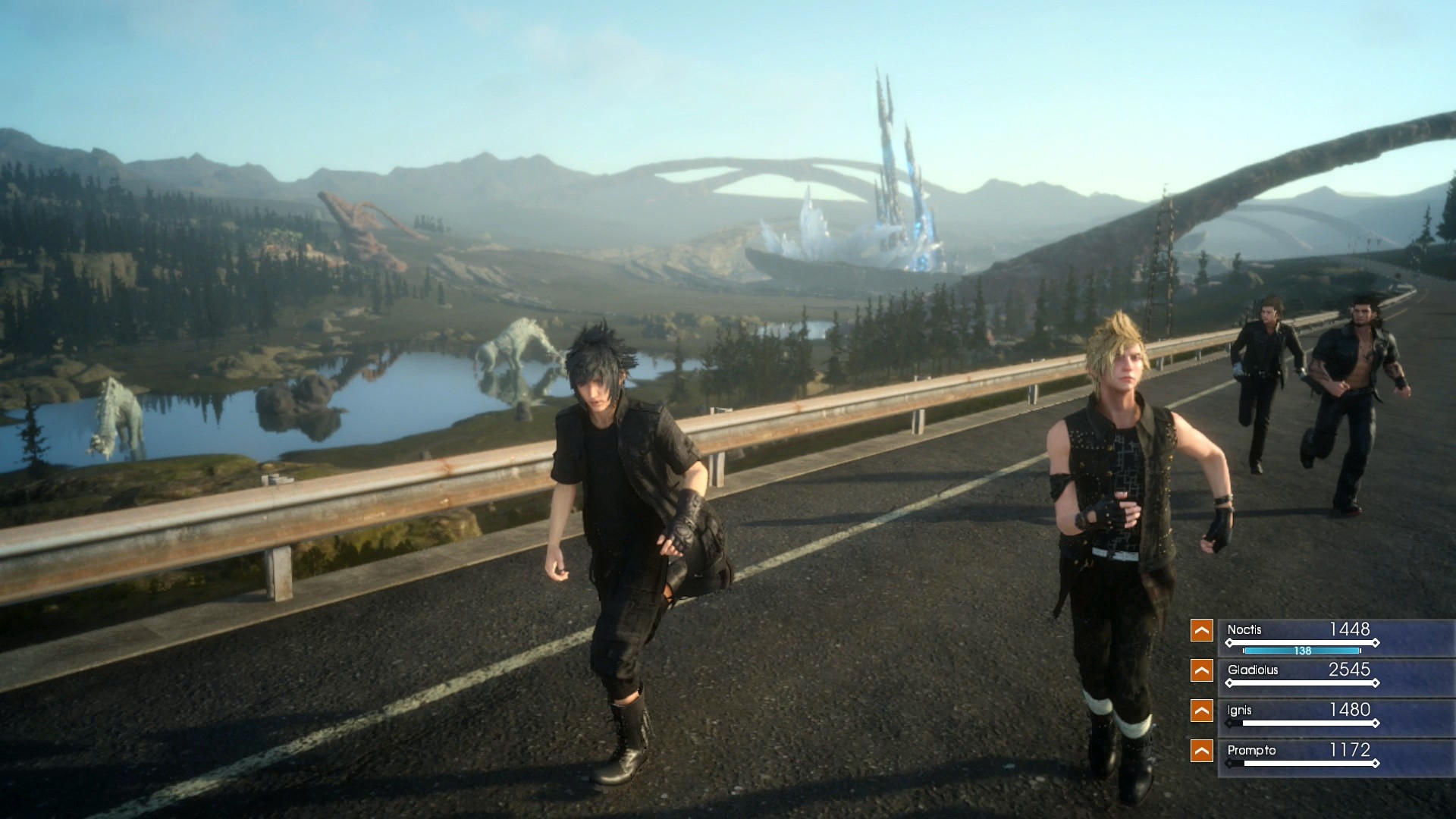Click the orange chevron icon beside Ignis
The height and width of the screenshot is (819, 1456).
point(1202,711)
